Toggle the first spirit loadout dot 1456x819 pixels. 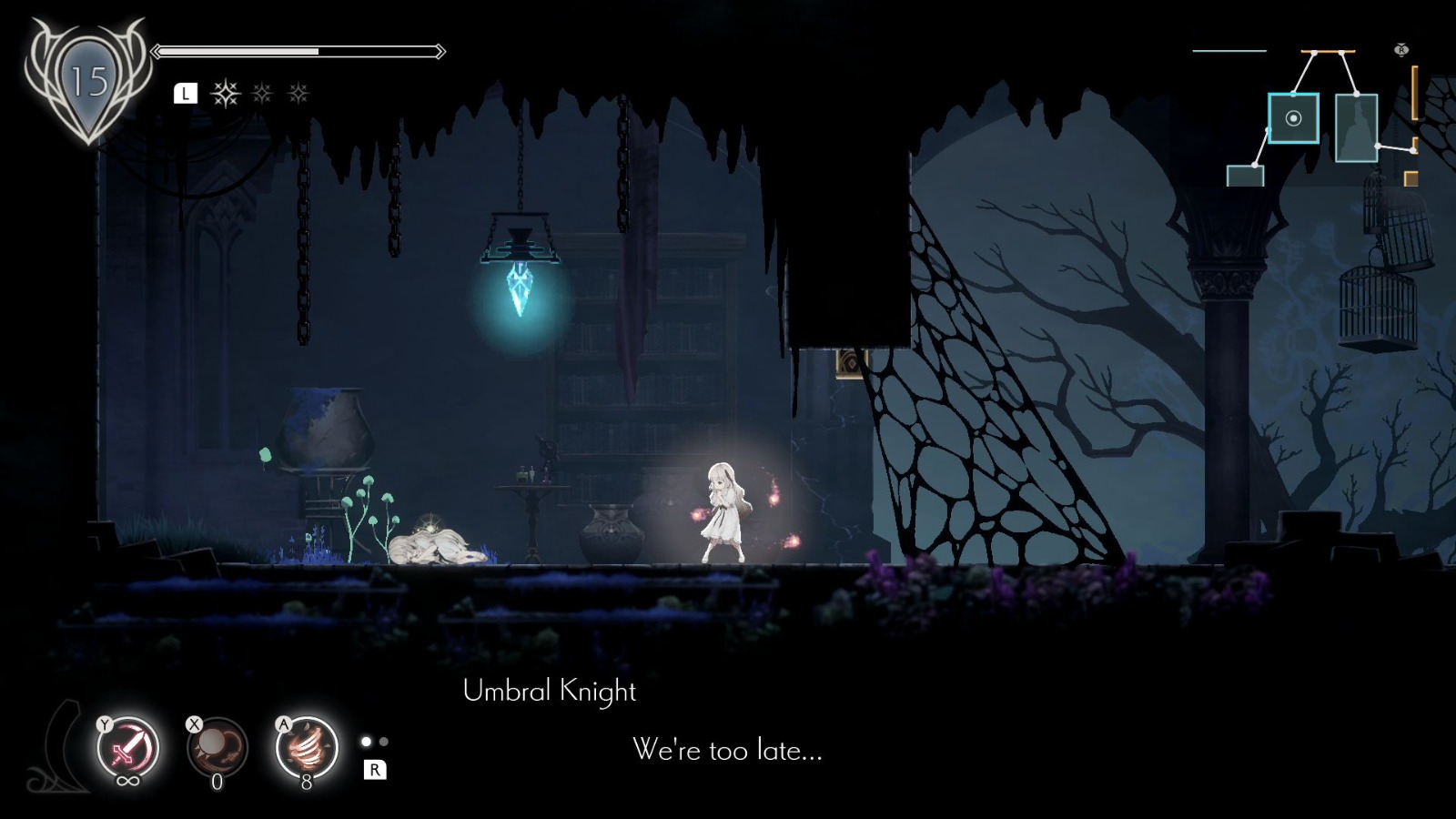click(364, 741)
